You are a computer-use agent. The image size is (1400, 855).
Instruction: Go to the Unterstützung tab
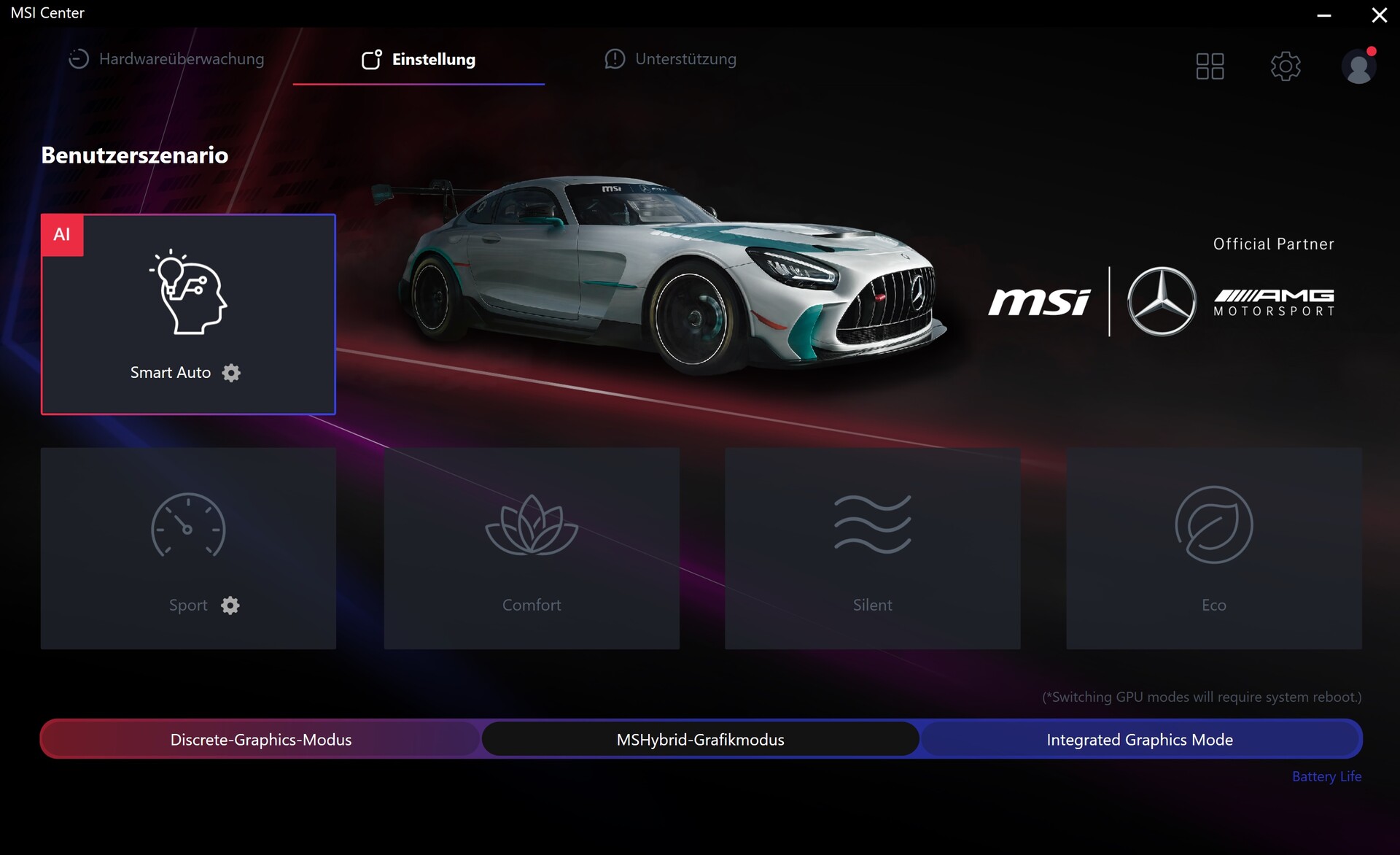tap(671, 59)
